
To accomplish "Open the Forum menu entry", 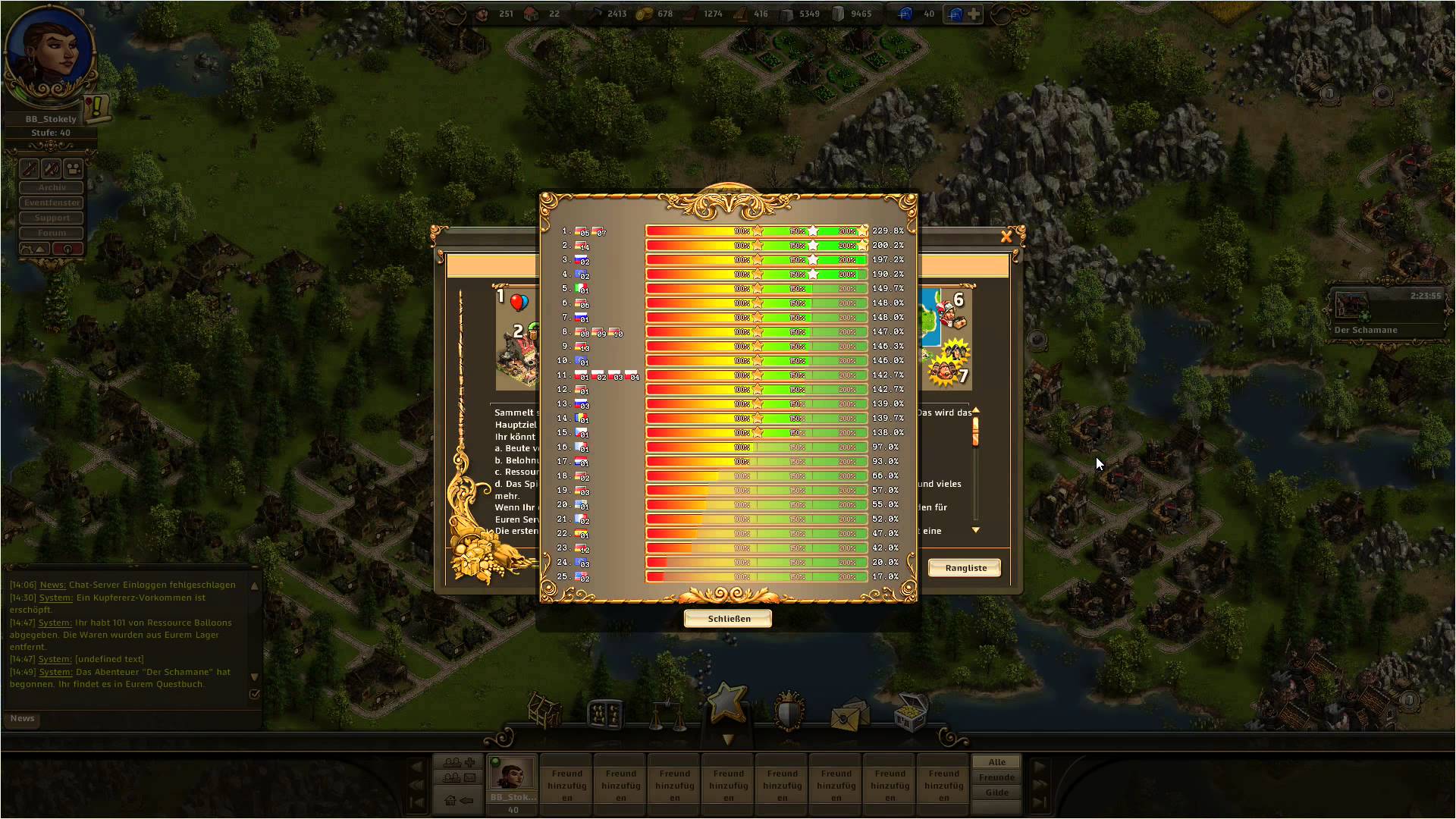I will (x=52, y=233).
